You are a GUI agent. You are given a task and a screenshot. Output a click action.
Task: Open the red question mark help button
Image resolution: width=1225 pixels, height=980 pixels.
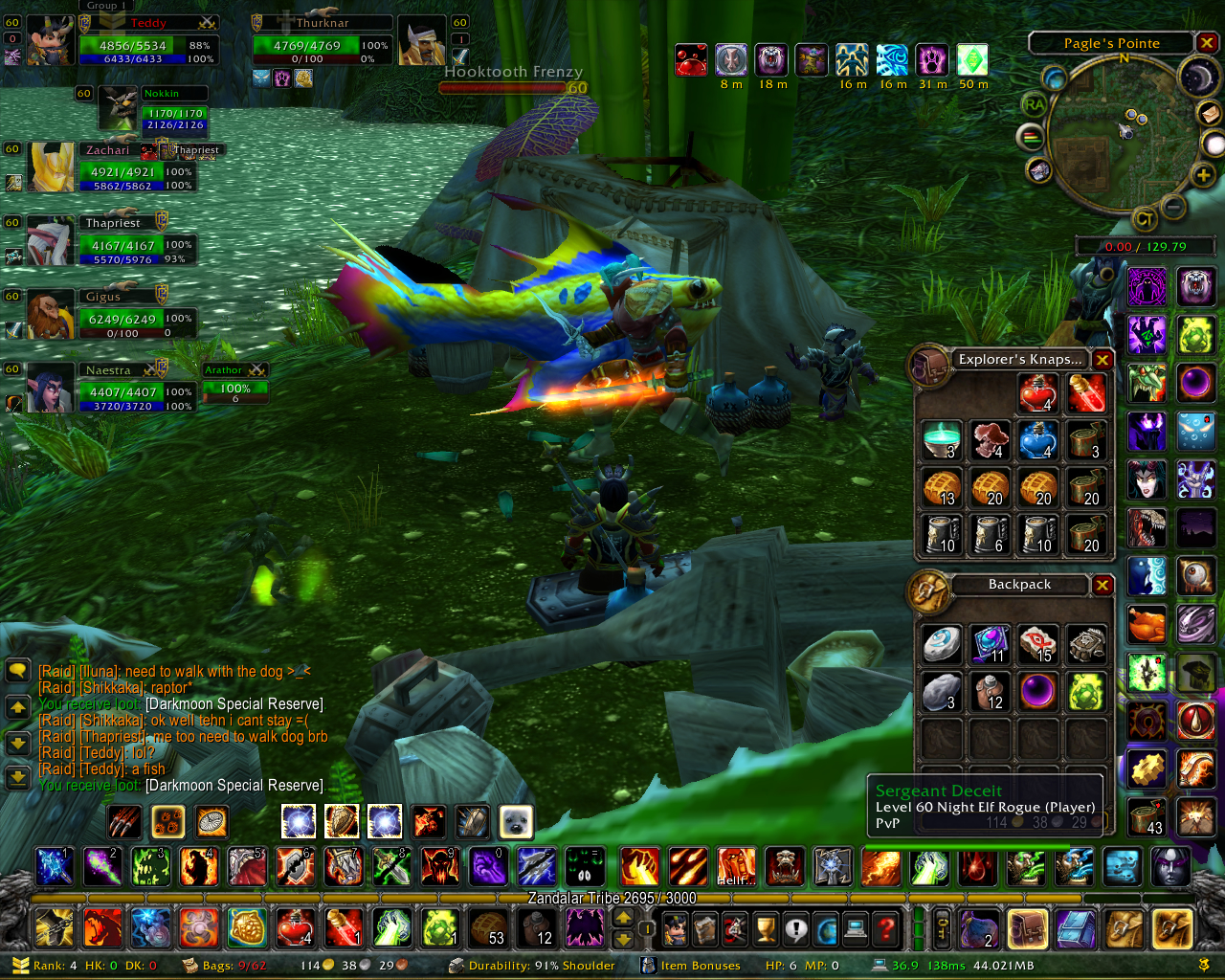(887, 927)
